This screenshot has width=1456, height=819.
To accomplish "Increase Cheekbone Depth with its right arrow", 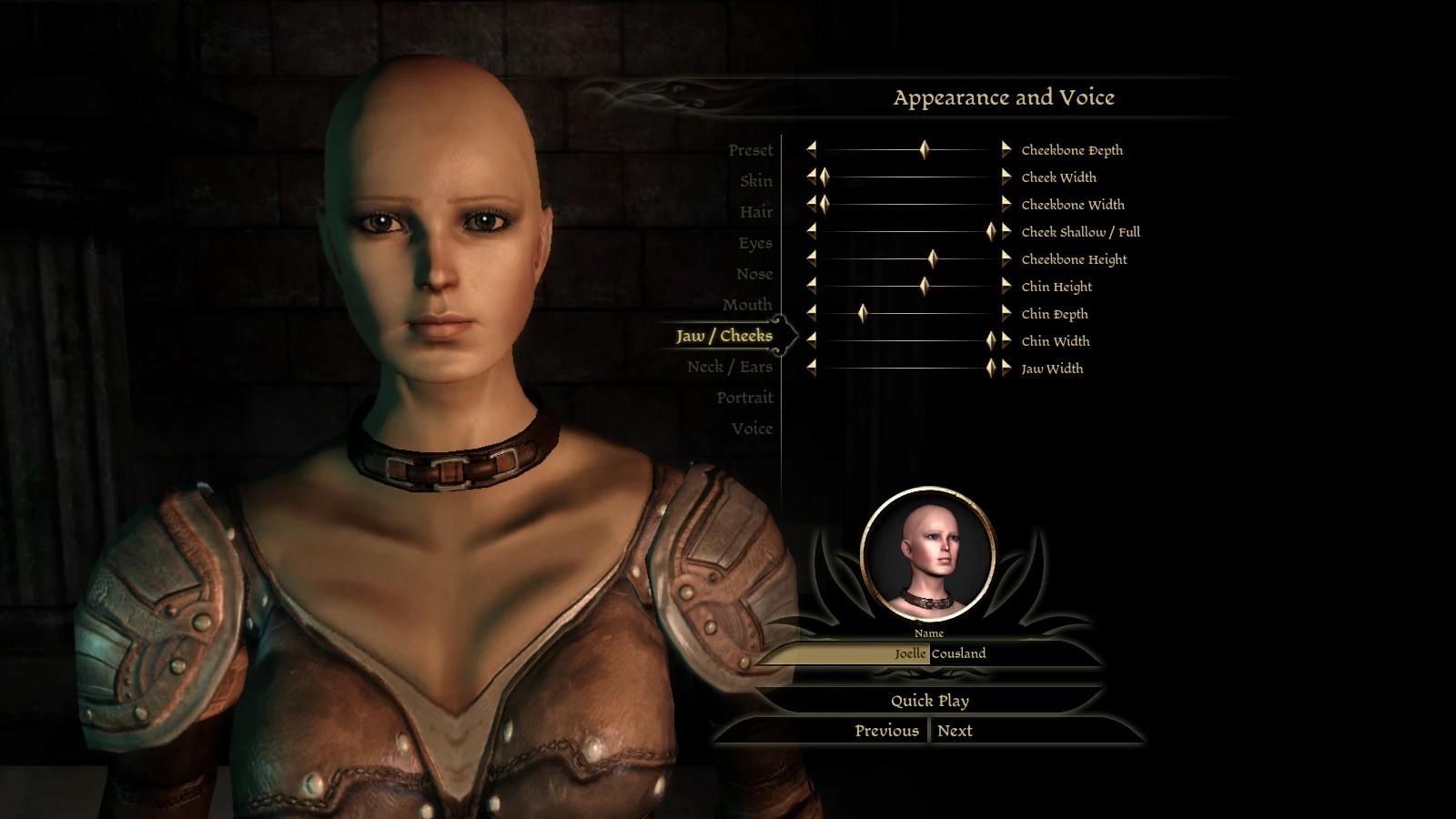I will click(x=1006, y=150).
